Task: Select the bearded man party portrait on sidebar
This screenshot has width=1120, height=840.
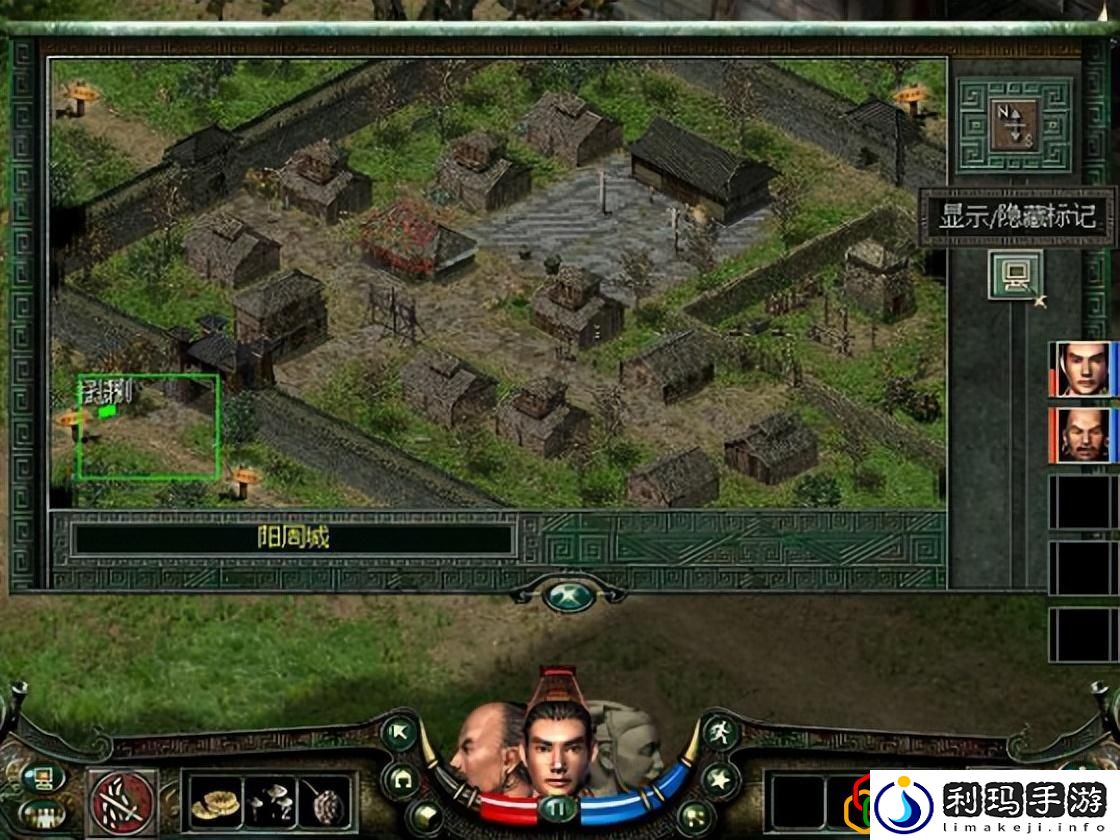Action: [x=1082, y=435]
